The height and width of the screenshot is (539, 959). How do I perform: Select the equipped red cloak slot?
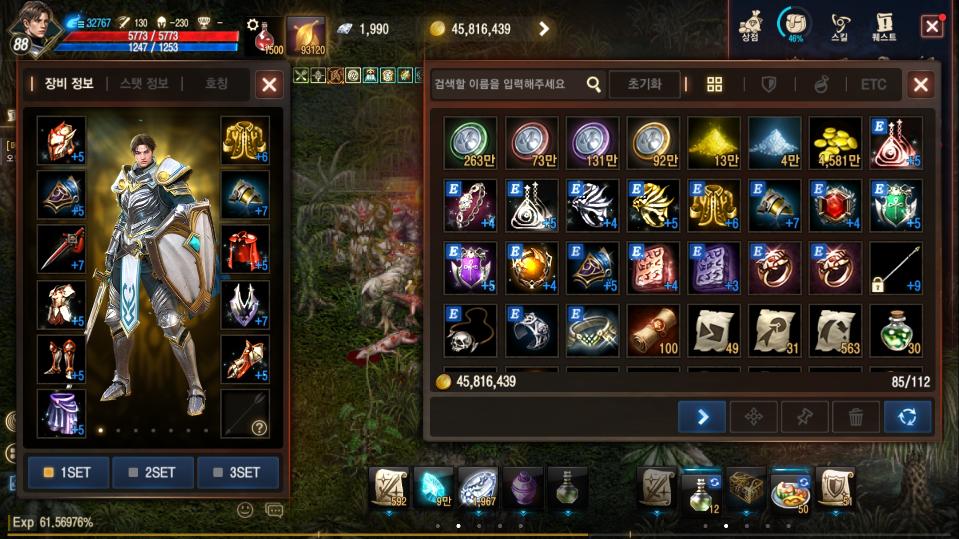(245, 249)
